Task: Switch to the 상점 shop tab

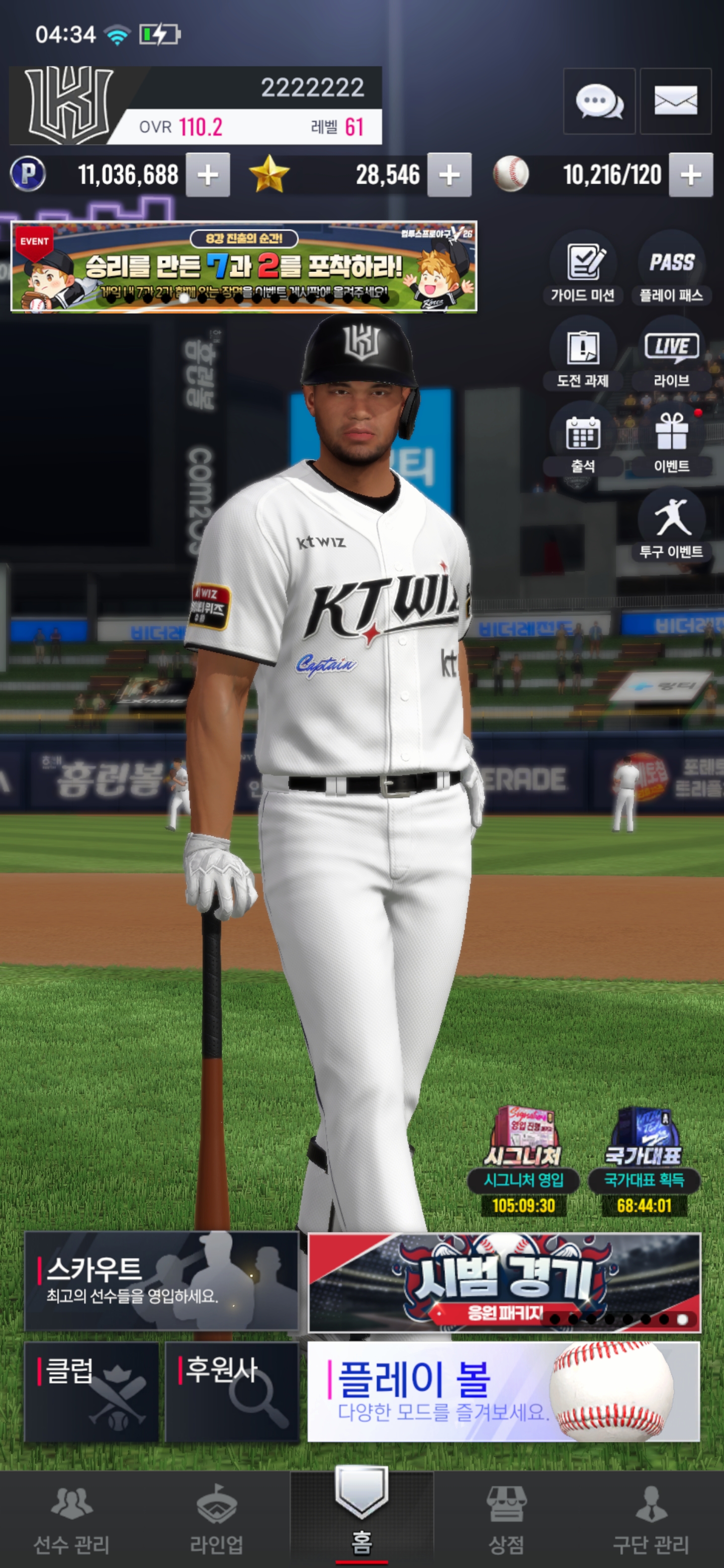Action: 506,1518
